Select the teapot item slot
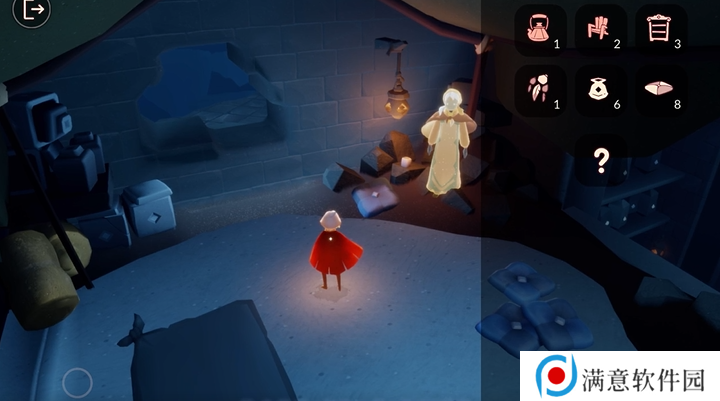 pos(541,30)
